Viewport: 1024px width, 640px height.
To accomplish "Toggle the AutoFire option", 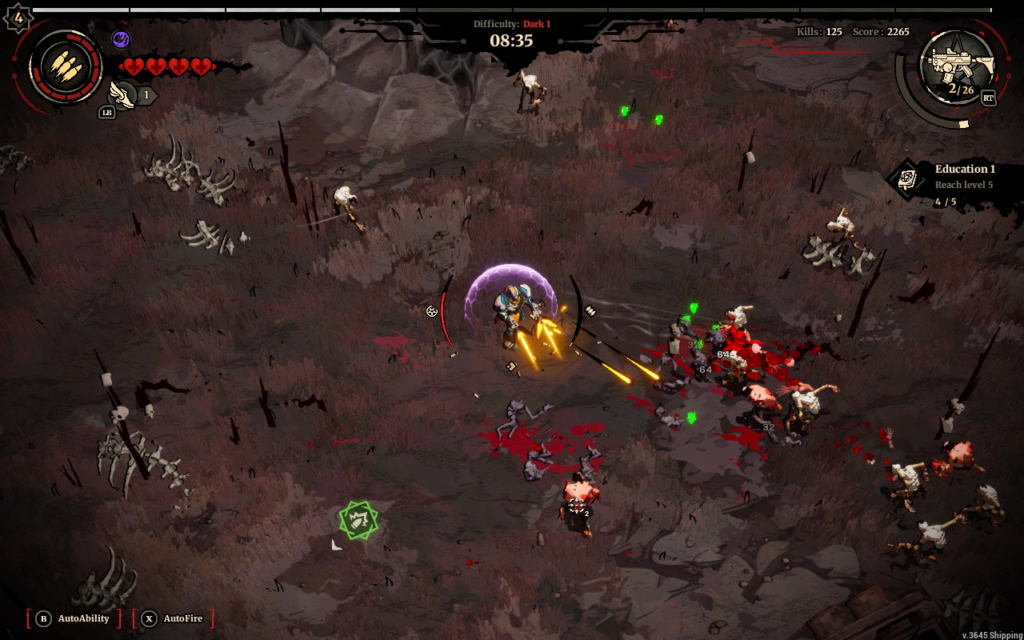I will click(173, 618).
